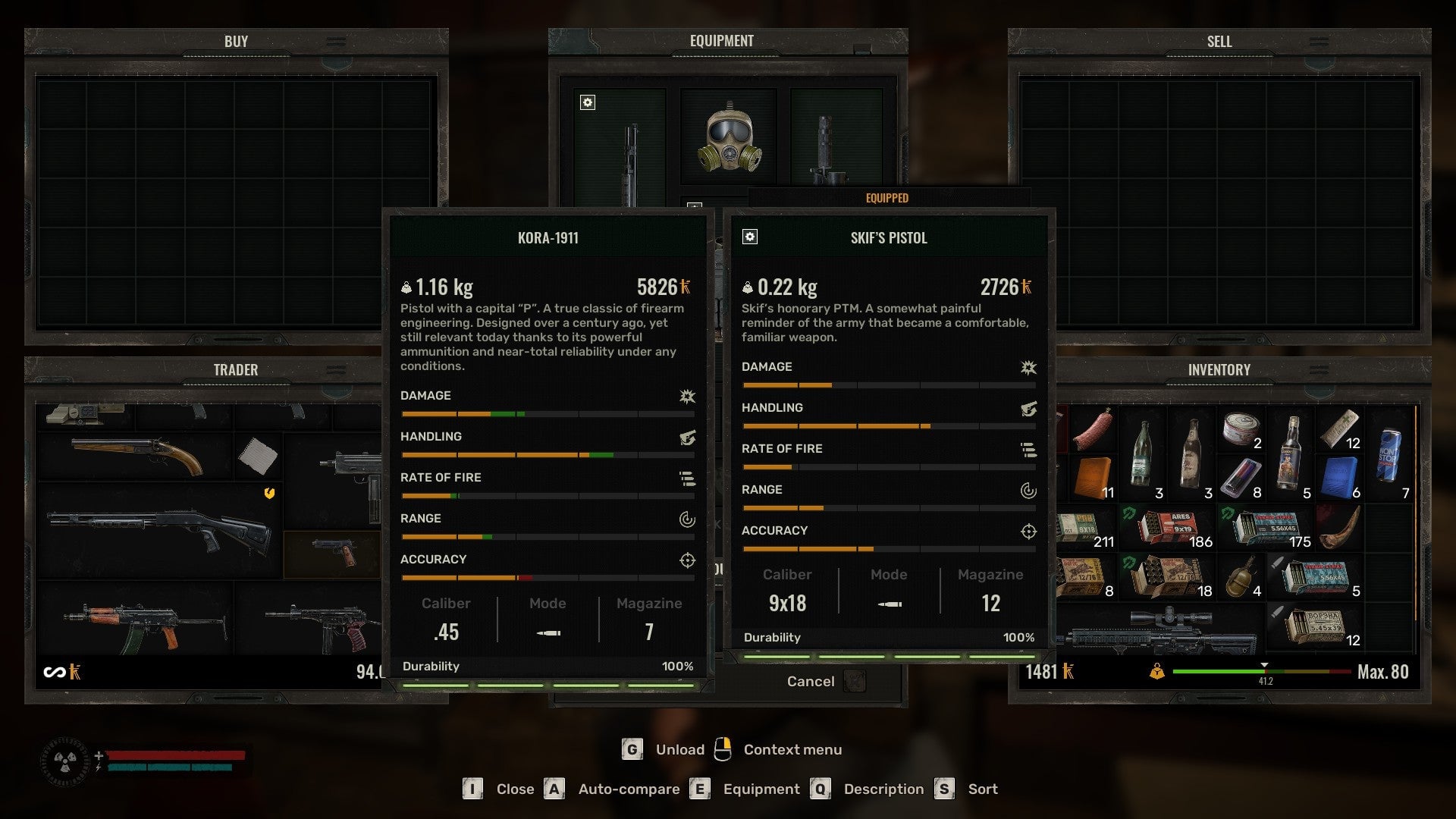1456x819 pixels.
Task: Click the Auto-compare action label
Action: [627, 789]
